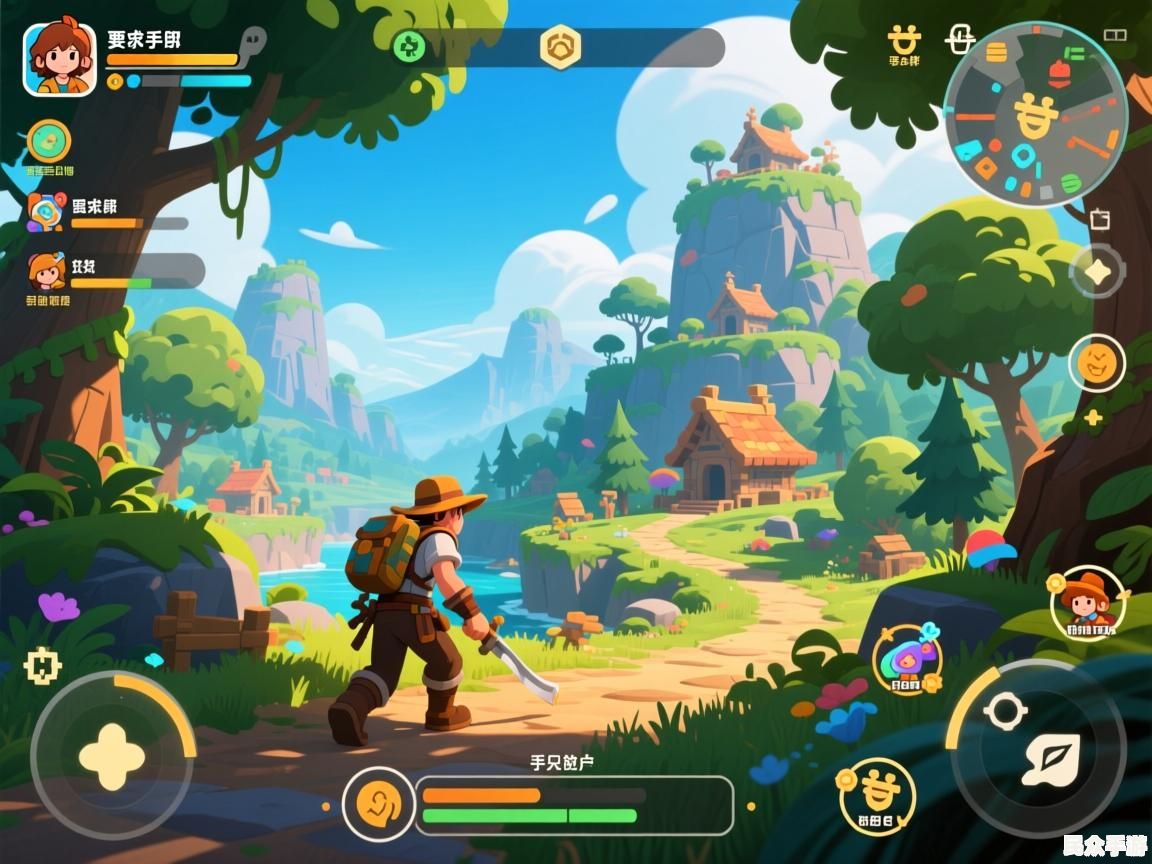Image resolution: width=1152 pixels, height=864 pixels.
Task: Tap the crosshair target icon above the leaf
Action: click(x=1005, y=711)
